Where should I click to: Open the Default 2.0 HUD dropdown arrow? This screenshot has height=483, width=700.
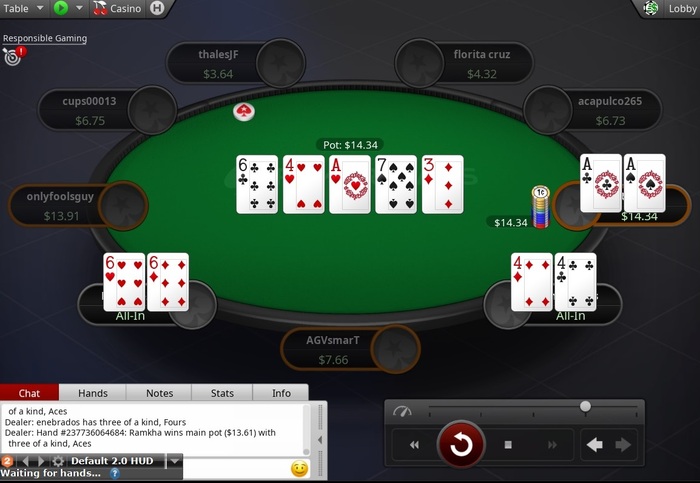point(174,461)
